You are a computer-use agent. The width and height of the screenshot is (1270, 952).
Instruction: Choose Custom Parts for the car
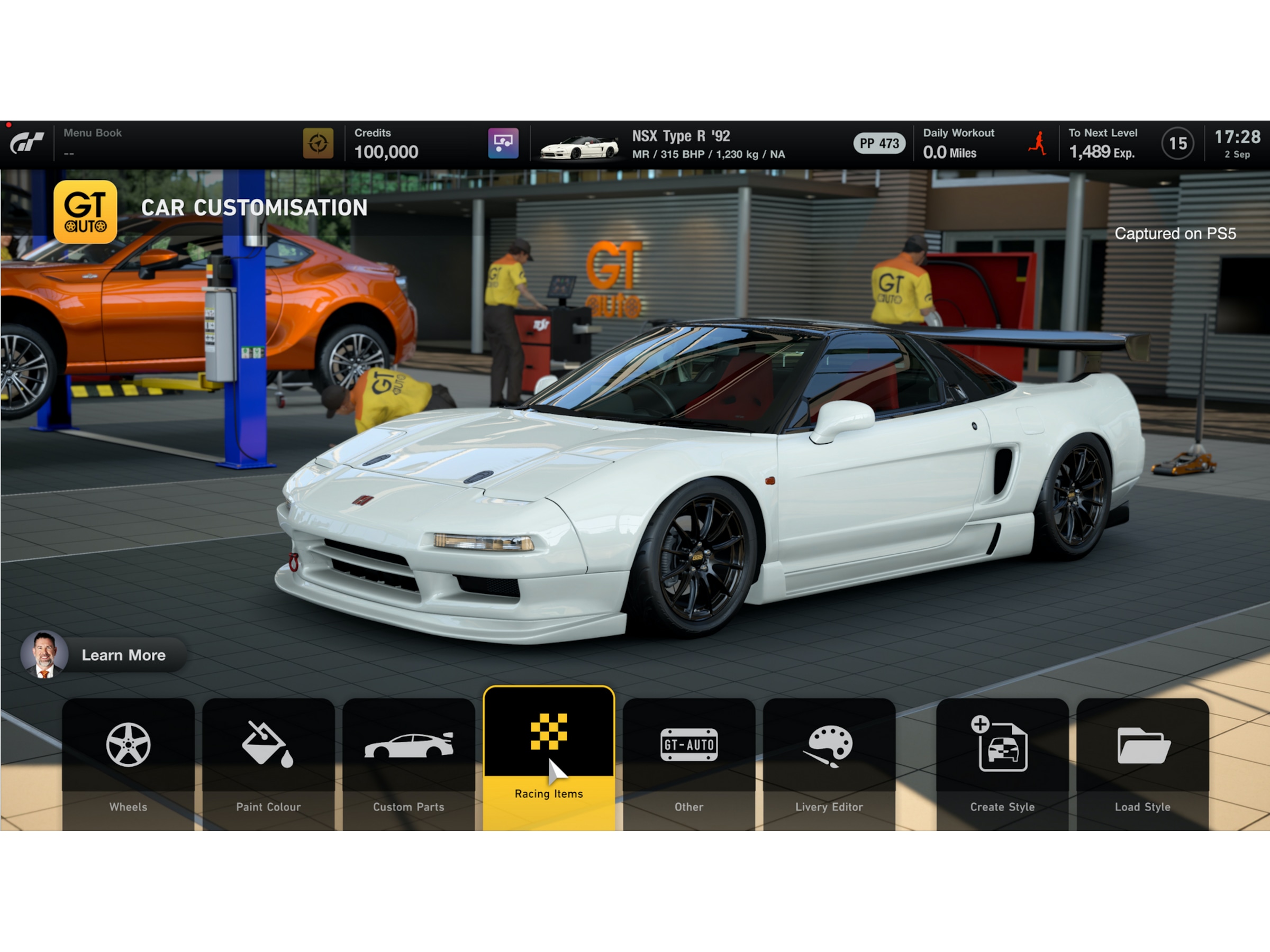click(x=408, y=763)
